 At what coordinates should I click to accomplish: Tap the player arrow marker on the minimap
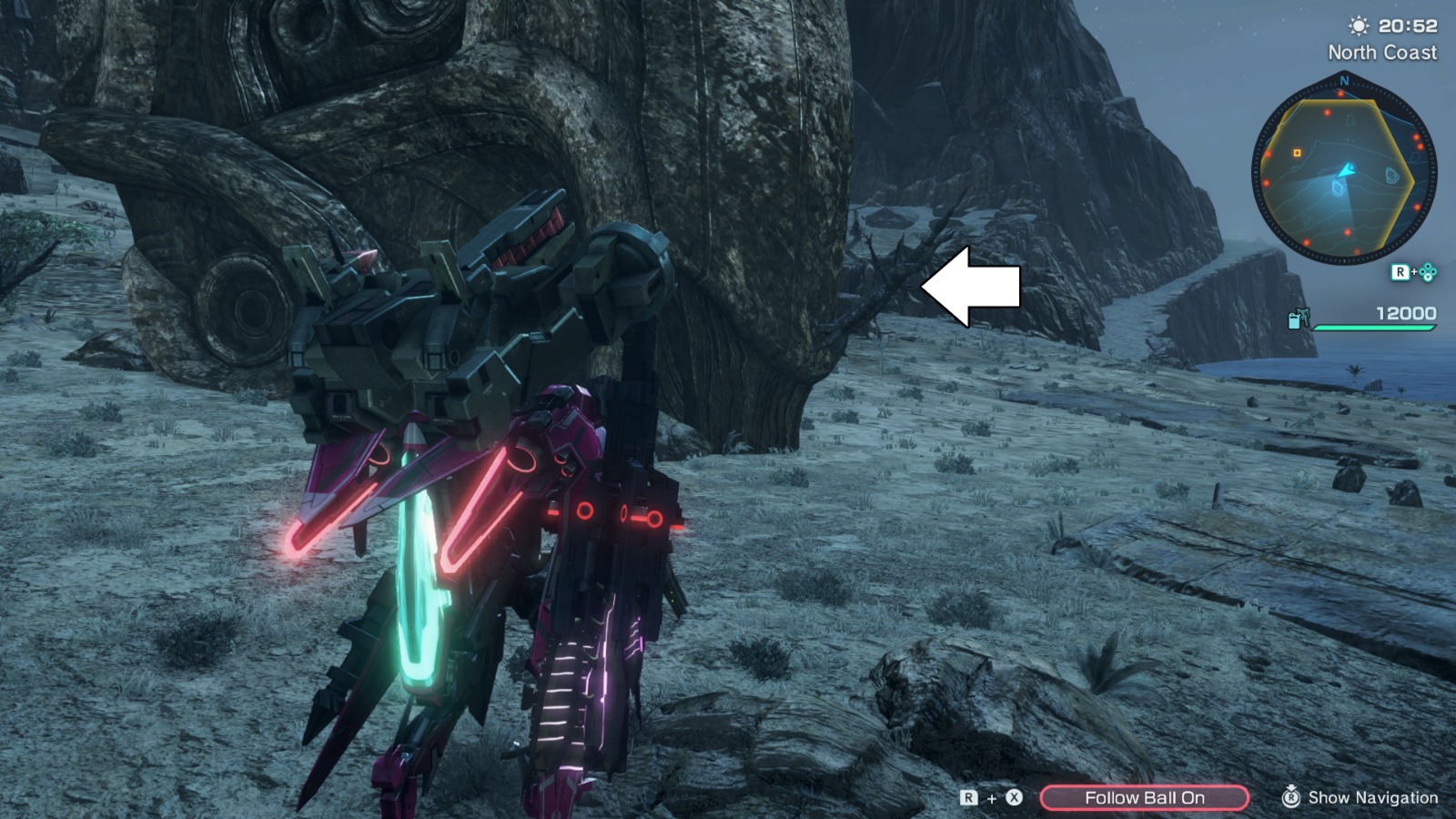coord(1346,172)
